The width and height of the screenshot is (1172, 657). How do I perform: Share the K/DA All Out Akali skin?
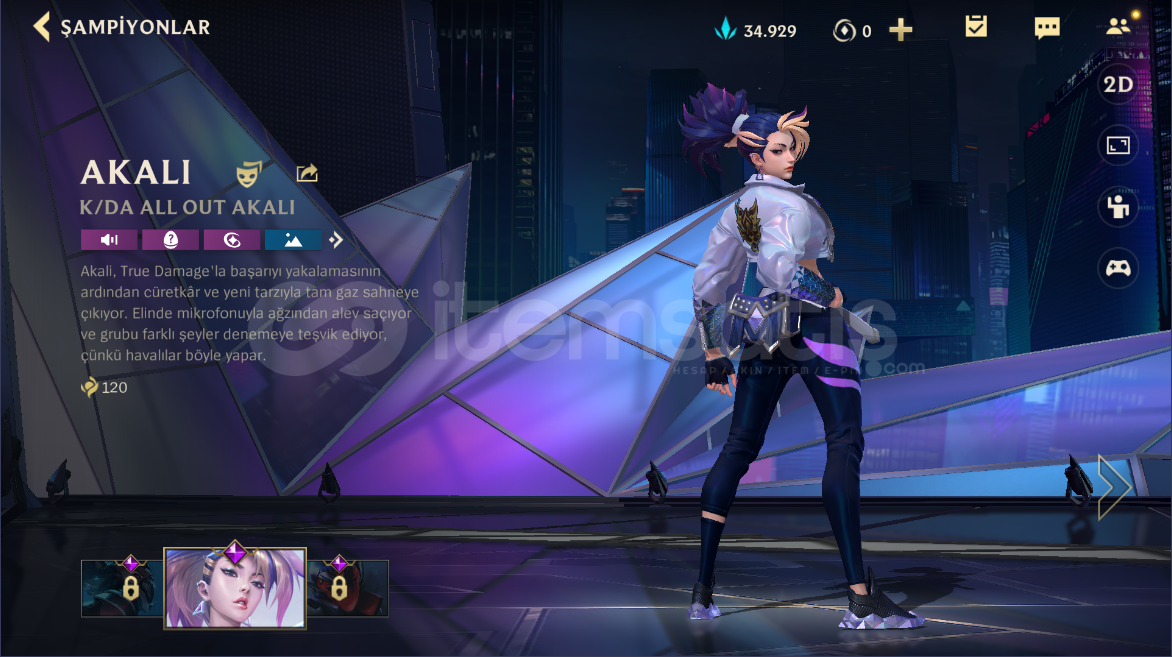tap(307, 174)
